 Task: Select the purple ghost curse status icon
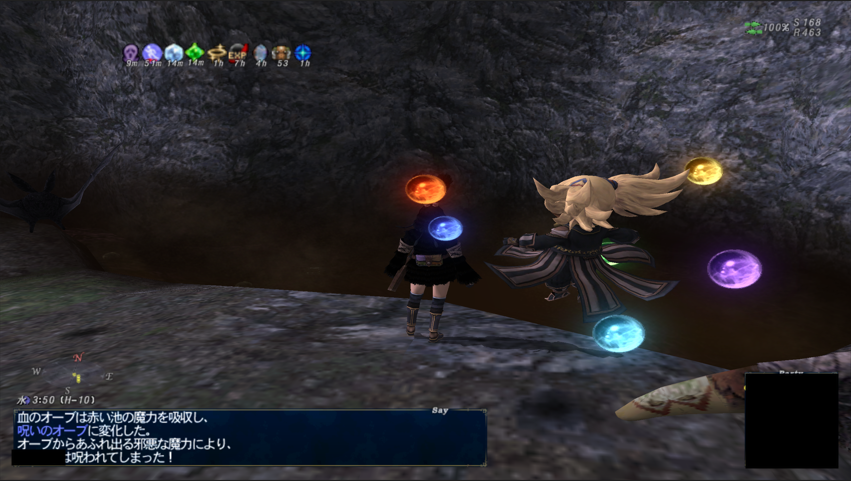(x=131, y=52)
